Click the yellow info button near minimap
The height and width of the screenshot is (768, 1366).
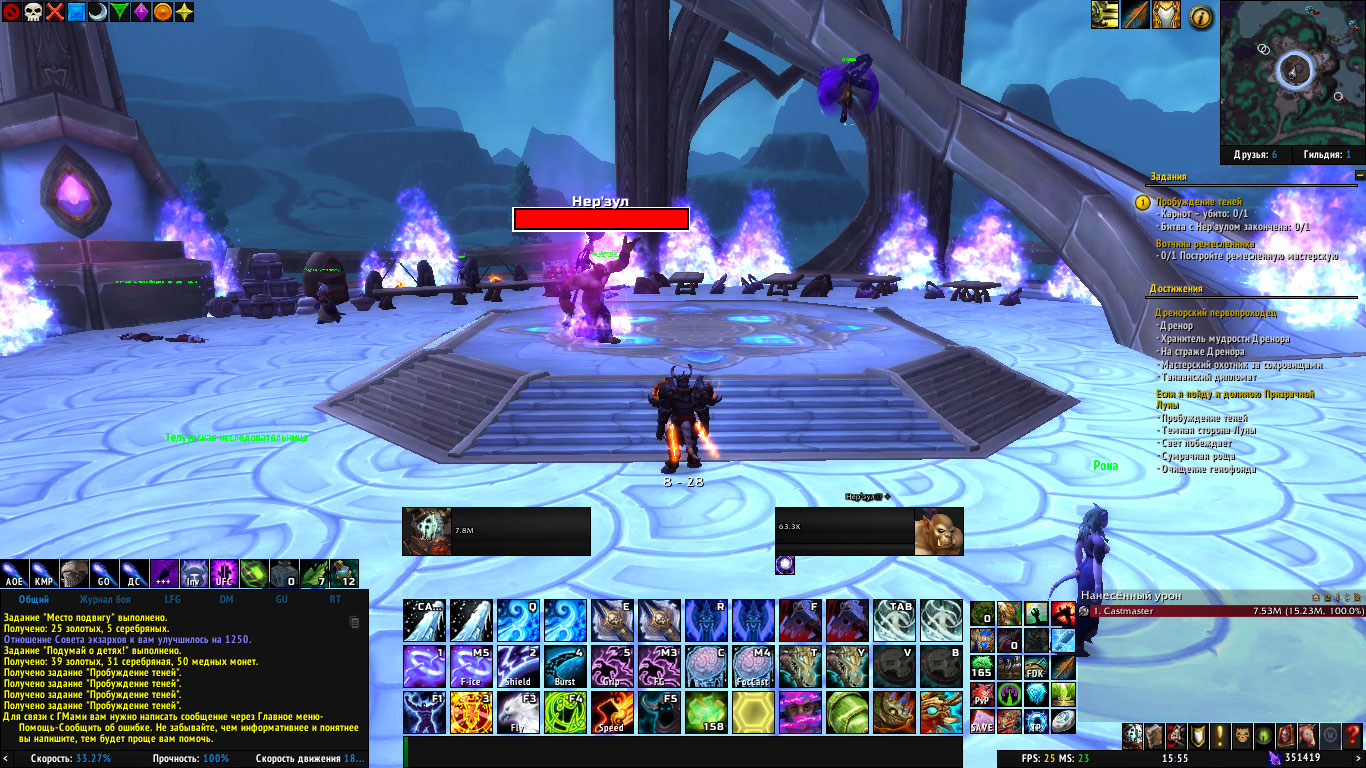click(x=1202, y=16)
